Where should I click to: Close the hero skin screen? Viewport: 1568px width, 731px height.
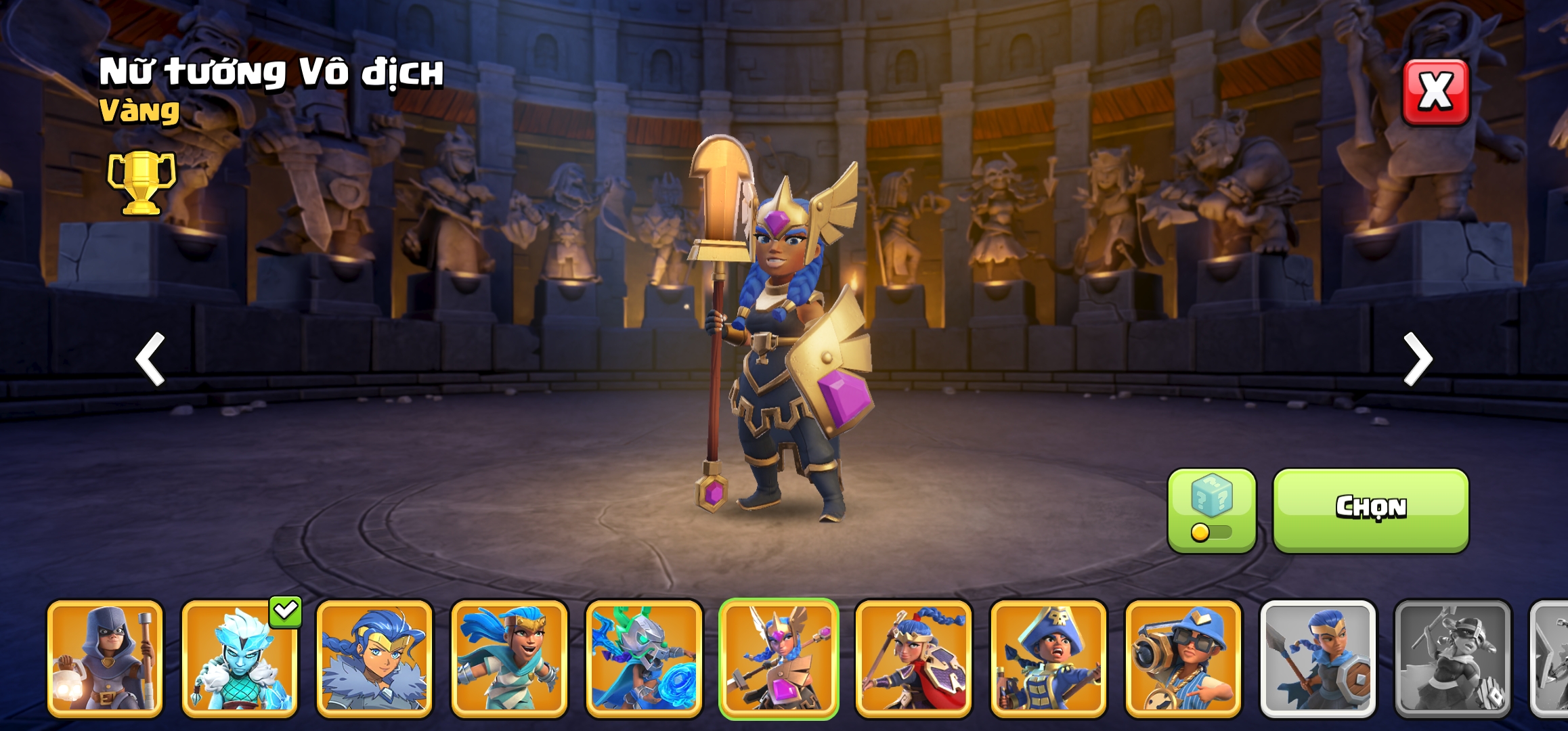click(x=1435, y=92)
